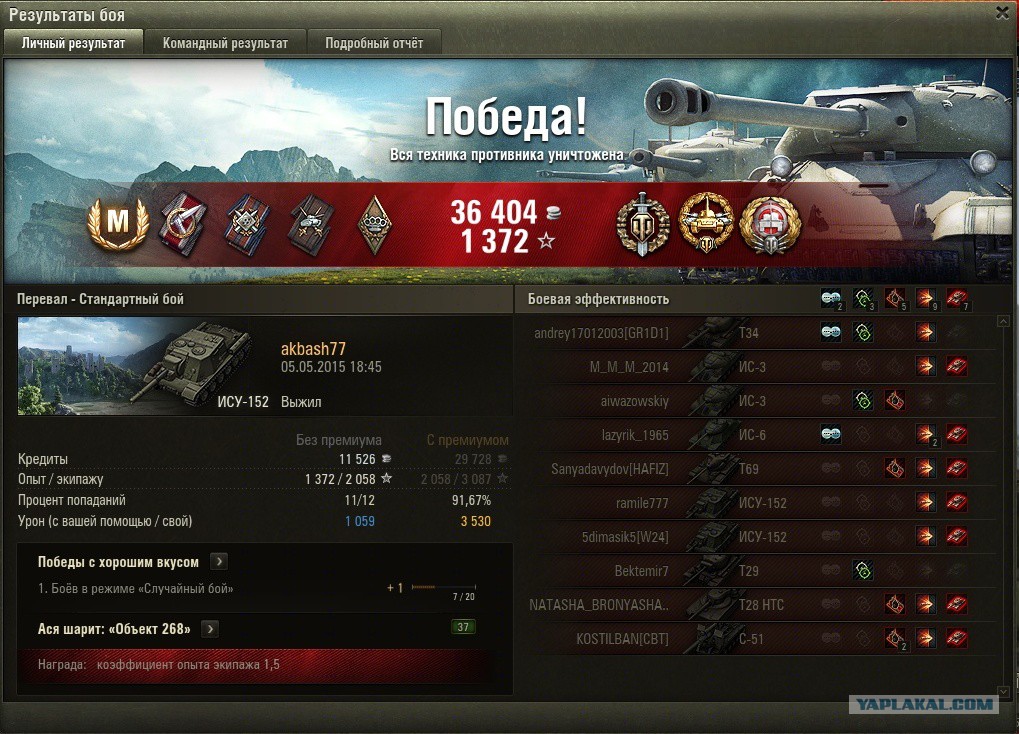The width and height of the screenshot is (1019, 734).
Task: Click the scroll-down arrow of the efficiency list
Action: click(x=1004, y=691)
